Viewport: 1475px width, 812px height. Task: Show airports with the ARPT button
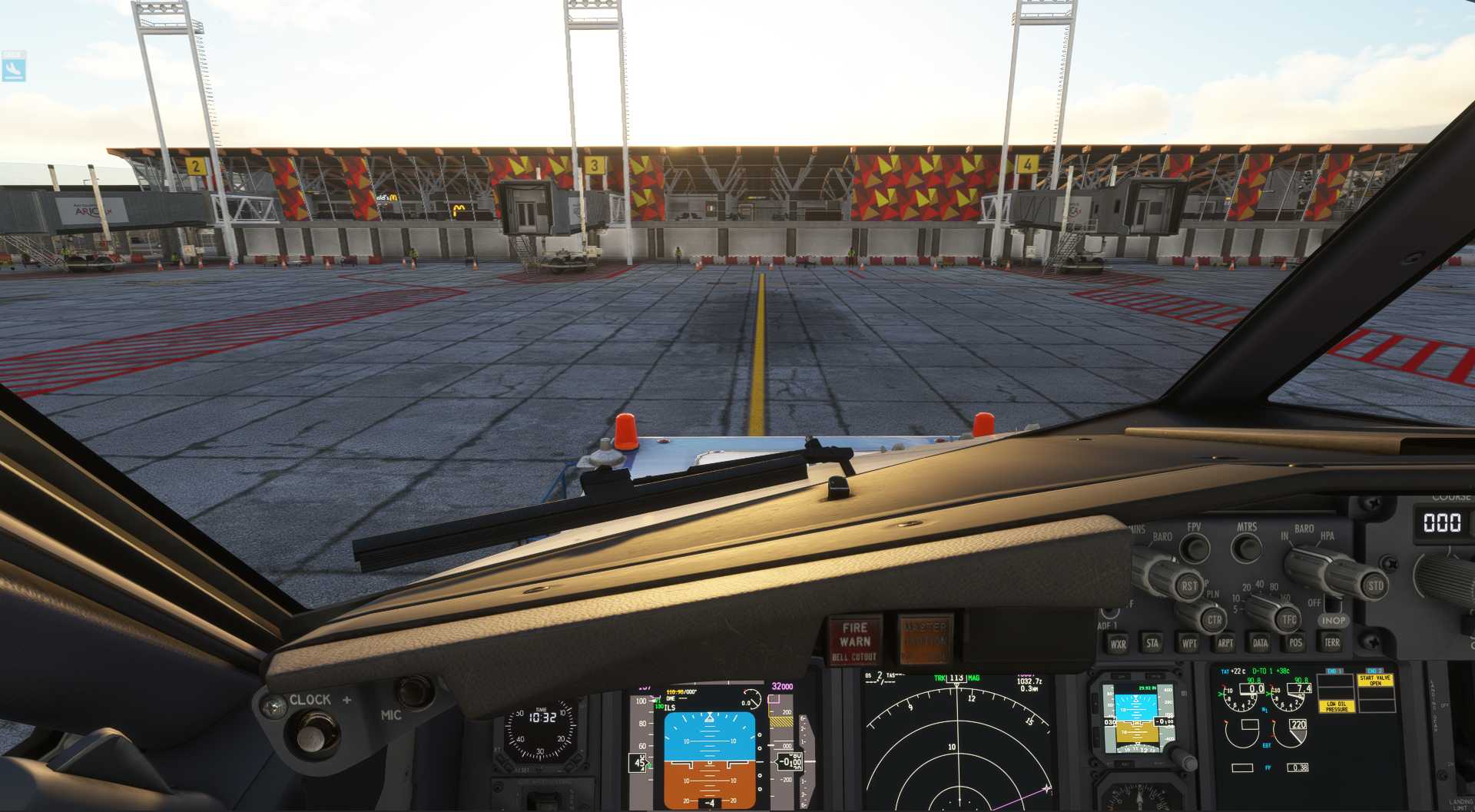[x=1225, y=643]
